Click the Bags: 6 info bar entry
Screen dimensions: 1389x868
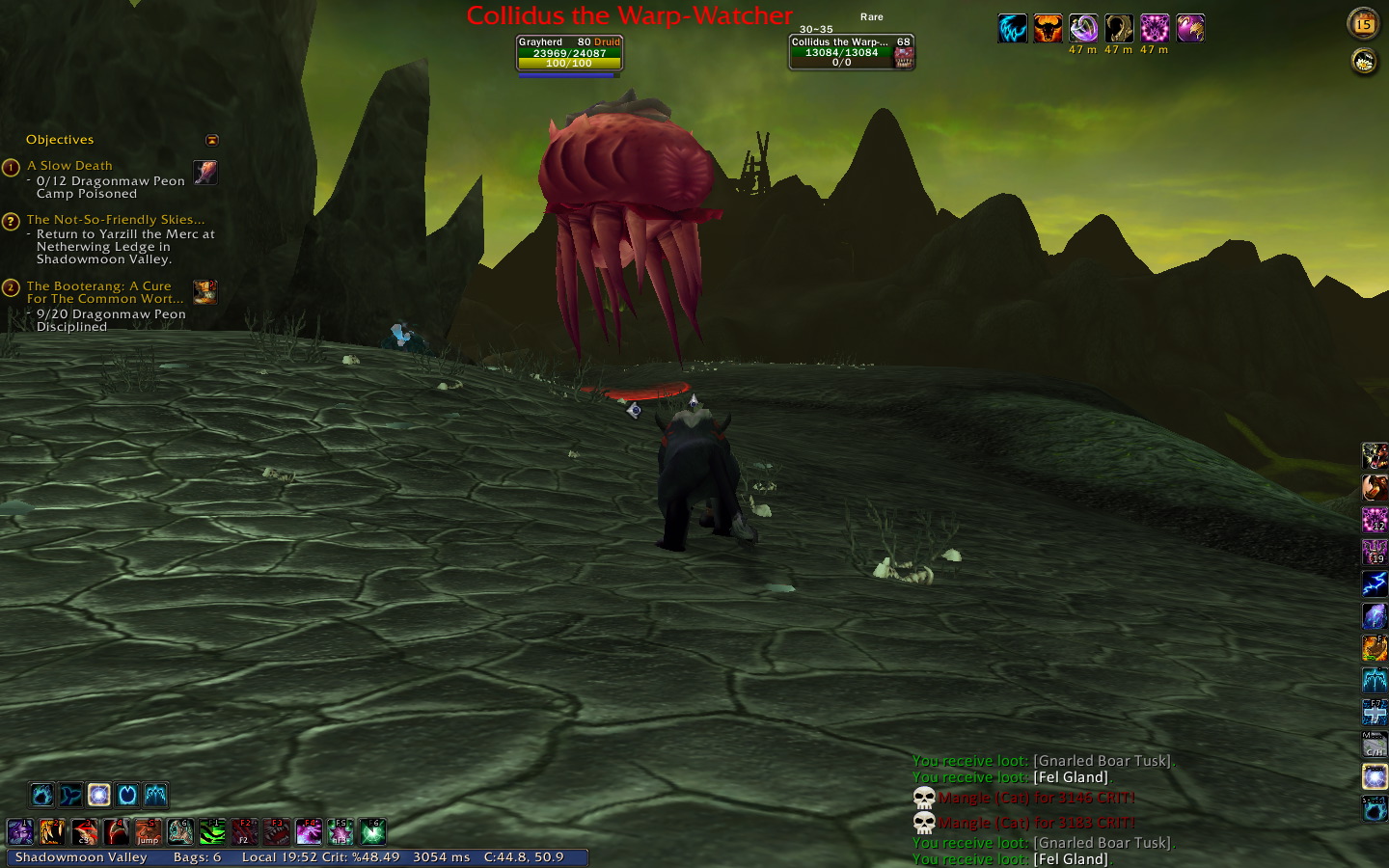point(197,857)
